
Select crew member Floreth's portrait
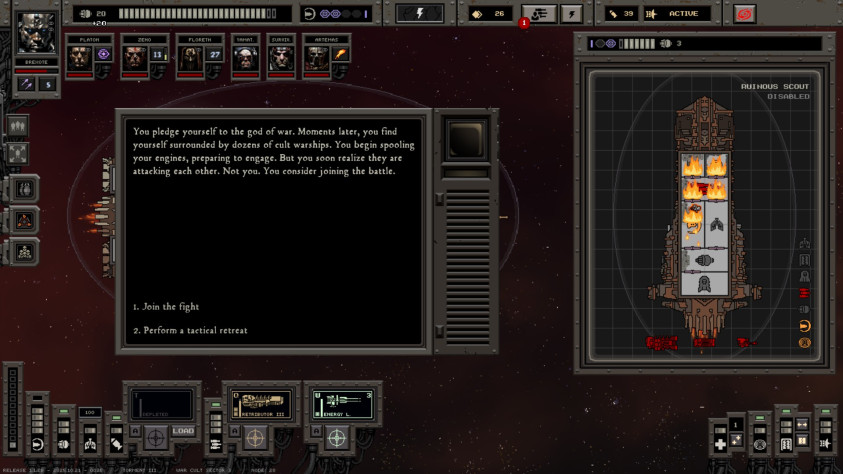pos(190,59)
